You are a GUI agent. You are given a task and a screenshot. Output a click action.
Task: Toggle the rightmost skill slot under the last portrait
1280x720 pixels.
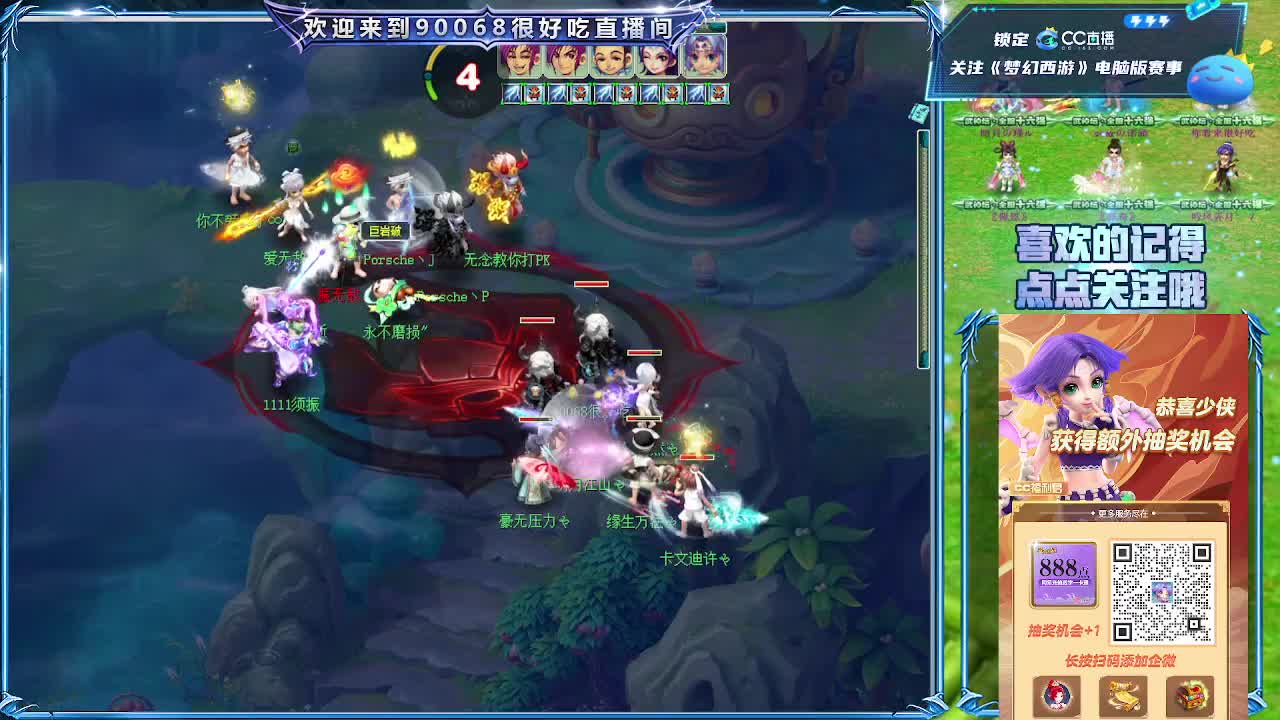click(x=719, y=93)
